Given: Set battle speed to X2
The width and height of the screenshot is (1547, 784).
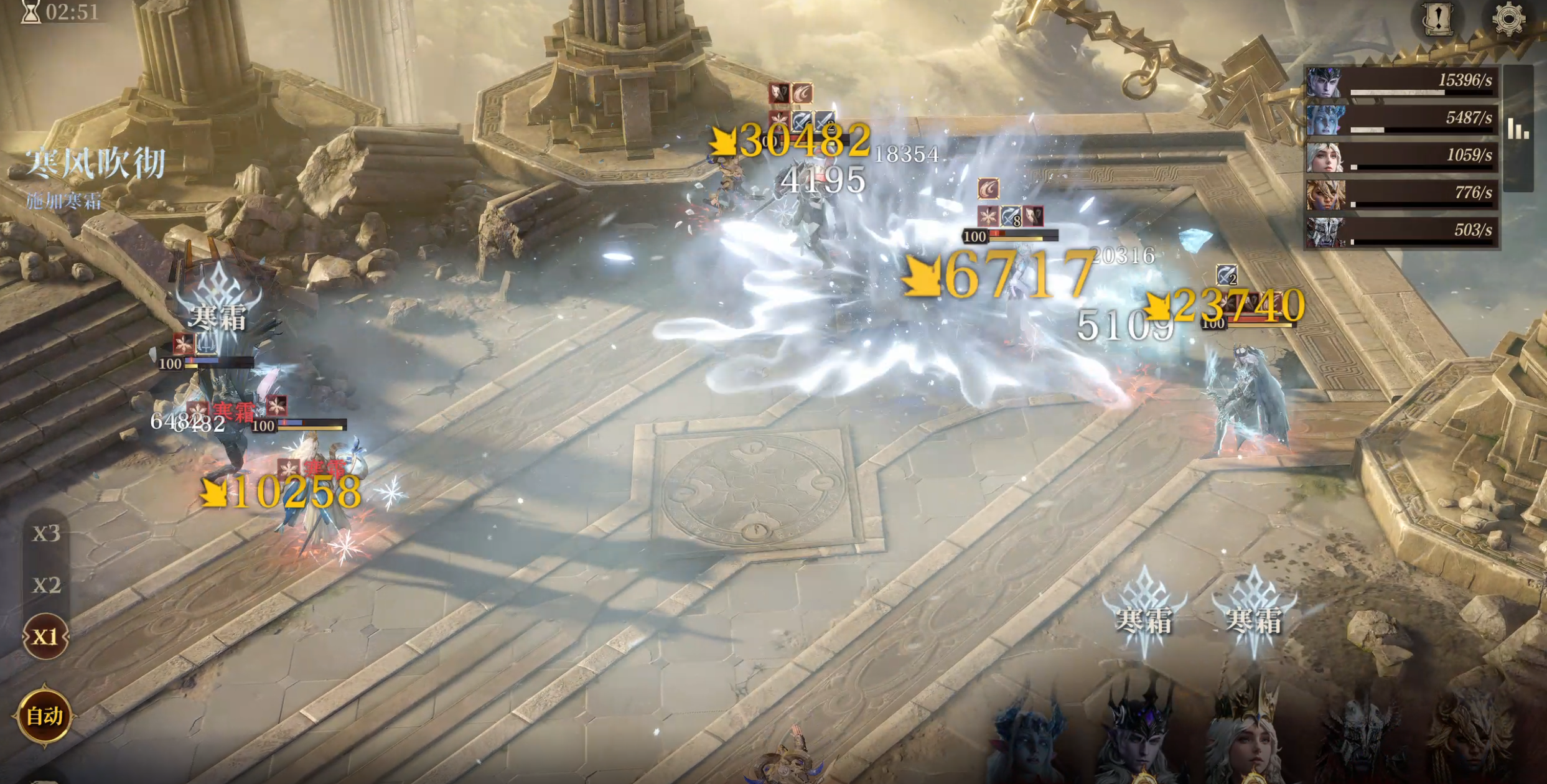Looking at the screenshot, I should pyautogui.click(x=46, y=586).
